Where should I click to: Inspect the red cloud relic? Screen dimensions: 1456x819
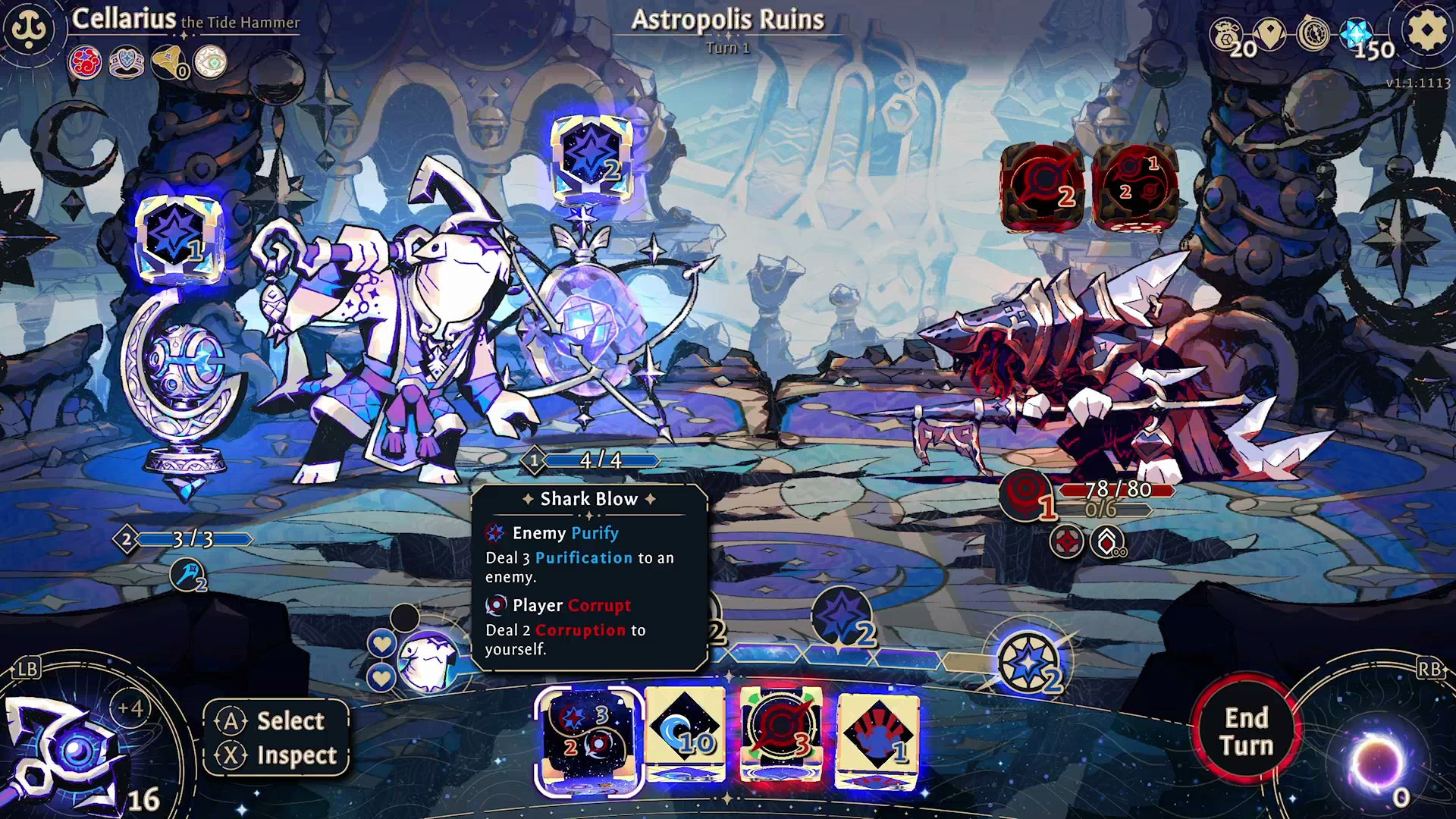pyautogui.click(x=85, y=63)
